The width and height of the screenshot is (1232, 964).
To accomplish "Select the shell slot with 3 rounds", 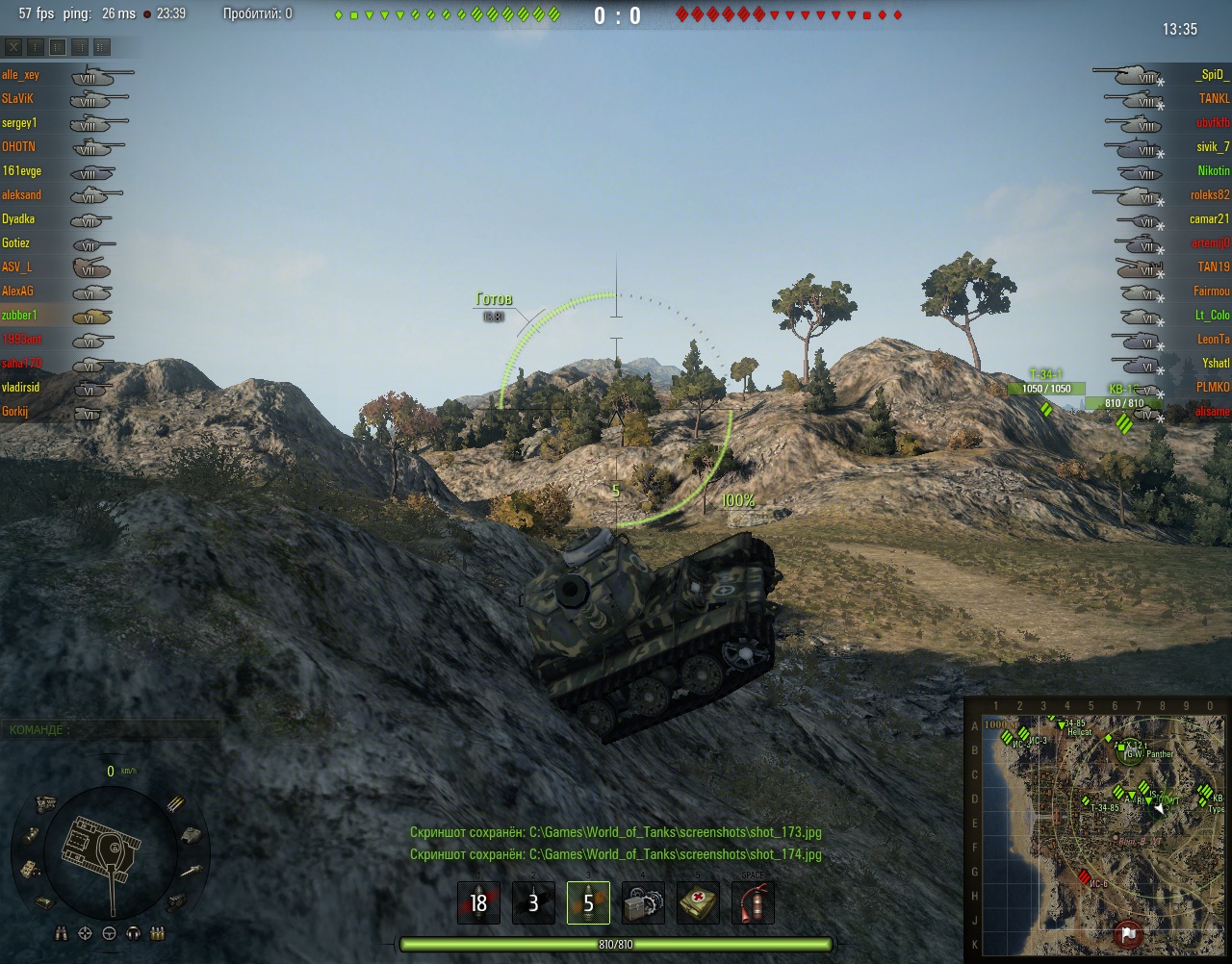I will [533, 903].
